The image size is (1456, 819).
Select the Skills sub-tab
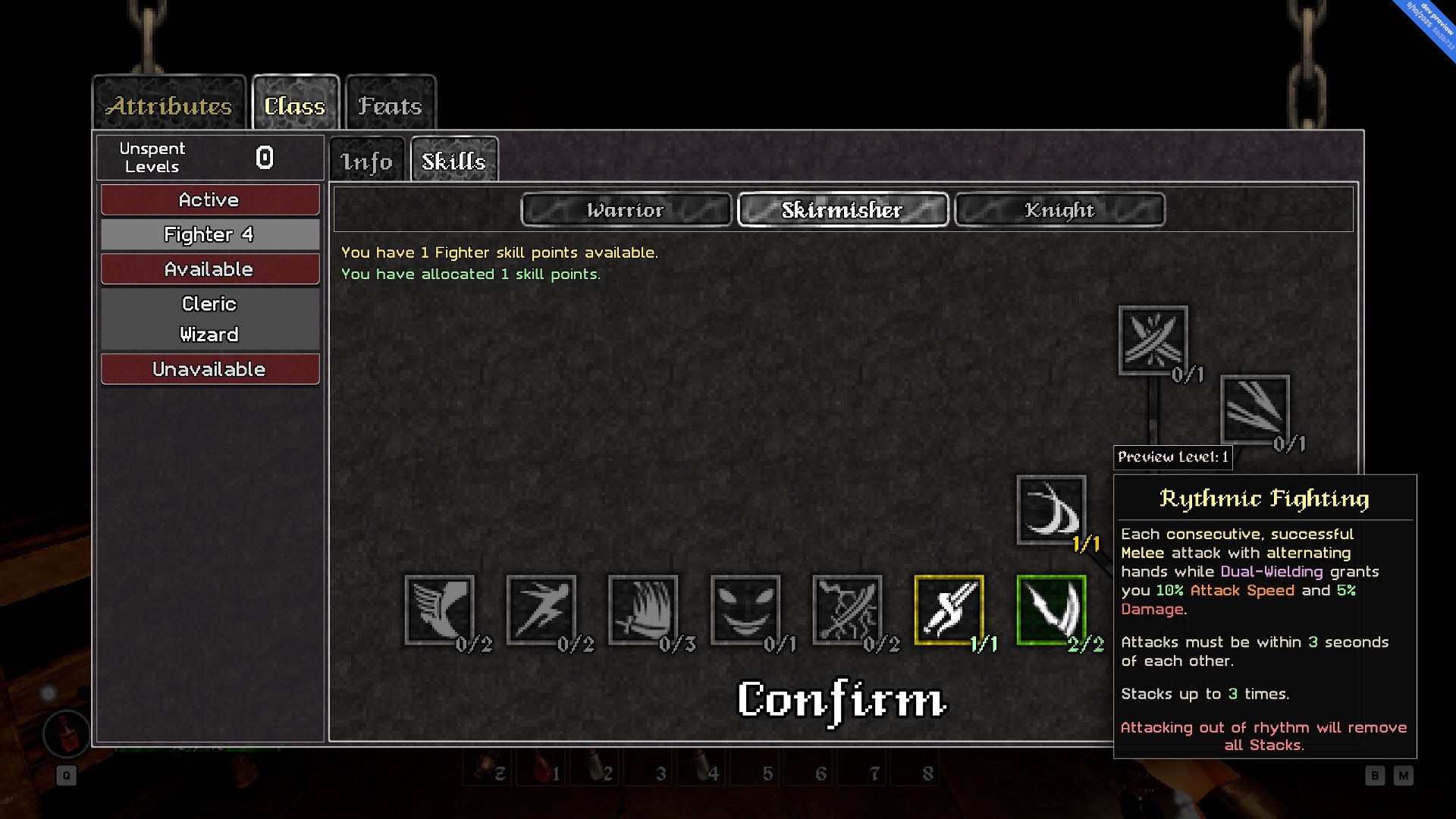click(x=453, y=161)
